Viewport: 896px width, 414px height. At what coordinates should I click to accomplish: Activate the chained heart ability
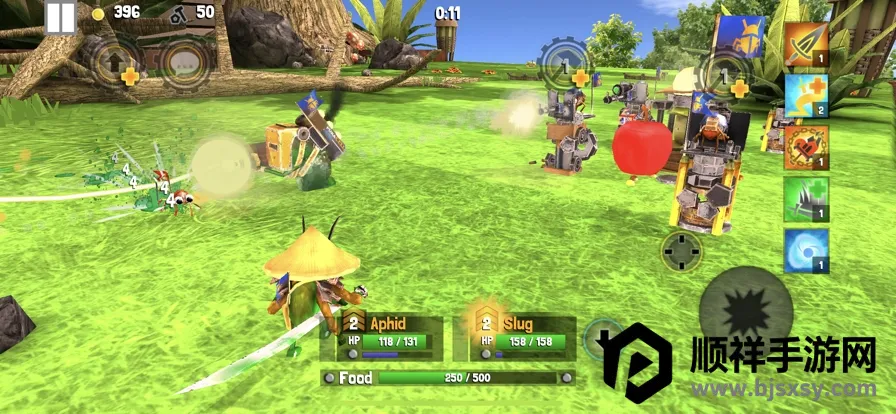pyautogui.click(x=805, y=147)
